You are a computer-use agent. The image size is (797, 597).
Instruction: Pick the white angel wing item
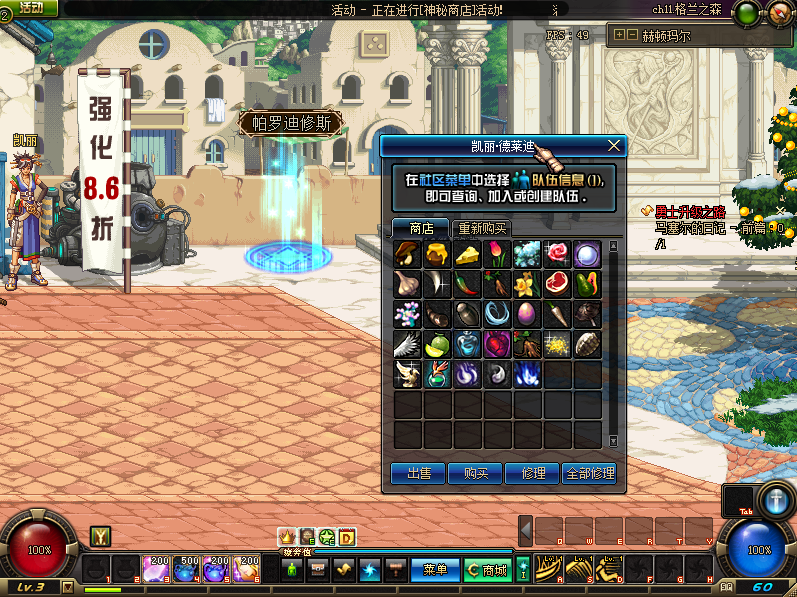[408, 344]
